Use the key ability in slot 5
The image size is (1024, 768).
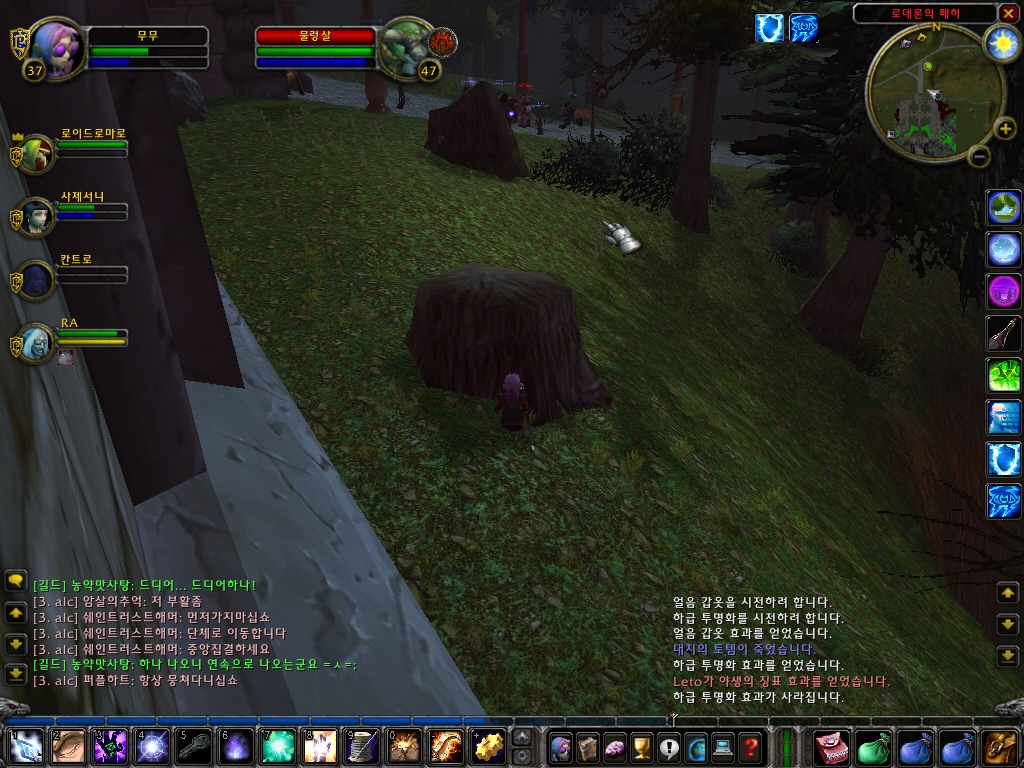193,746
